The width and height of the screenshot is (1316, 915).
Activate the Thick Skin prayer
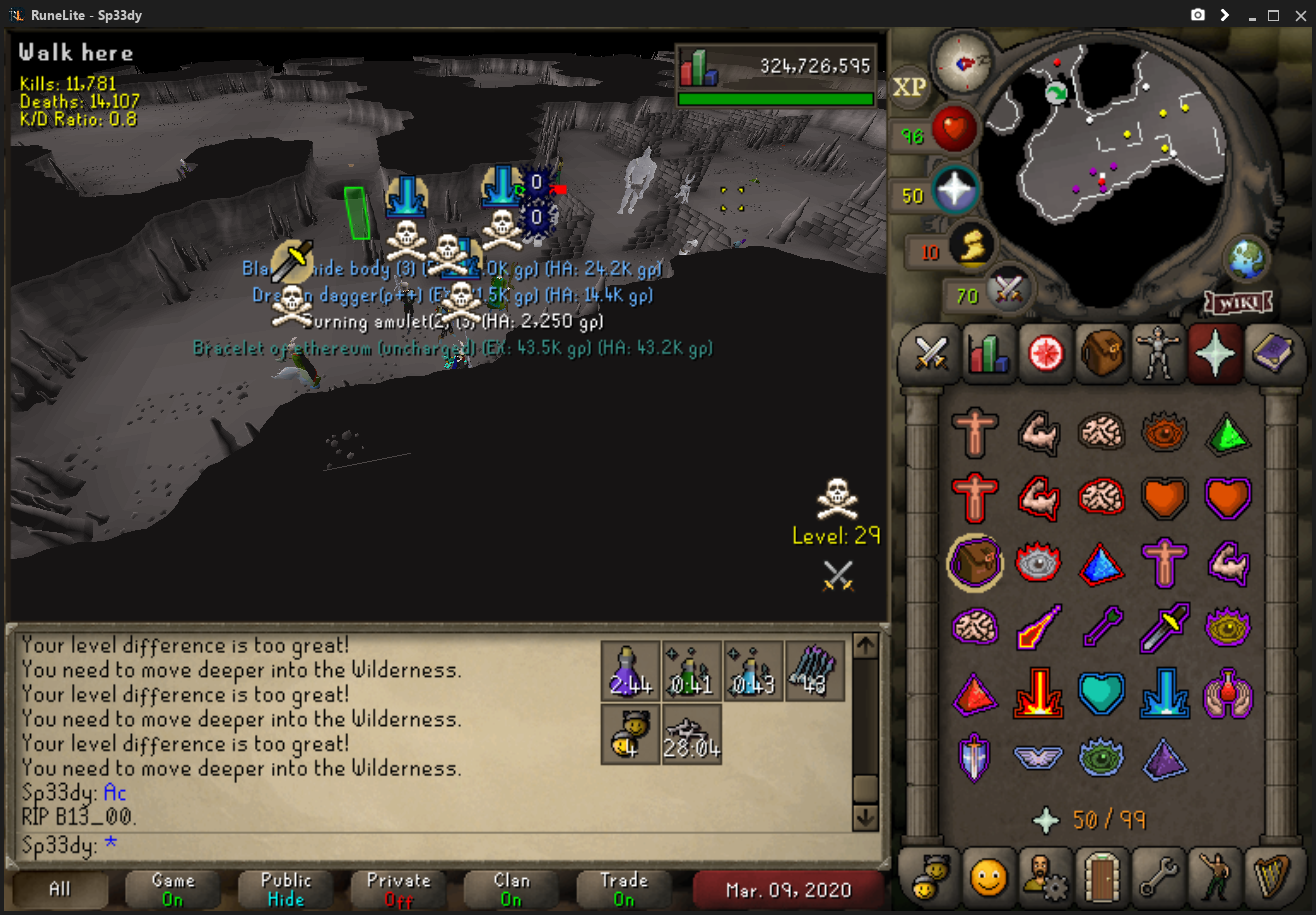[974, 431]
